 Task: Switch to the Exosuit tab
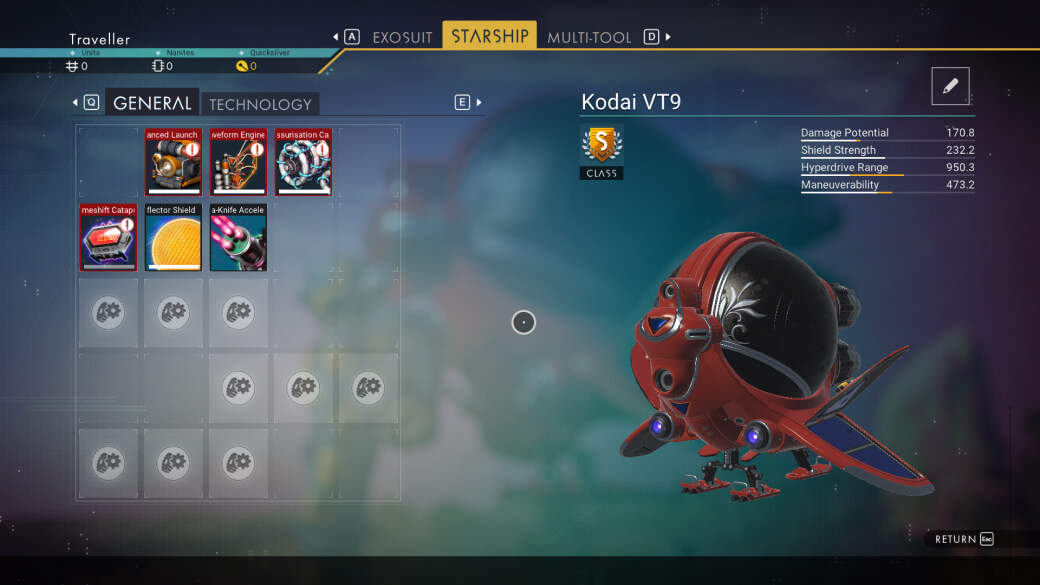[402, 37]
